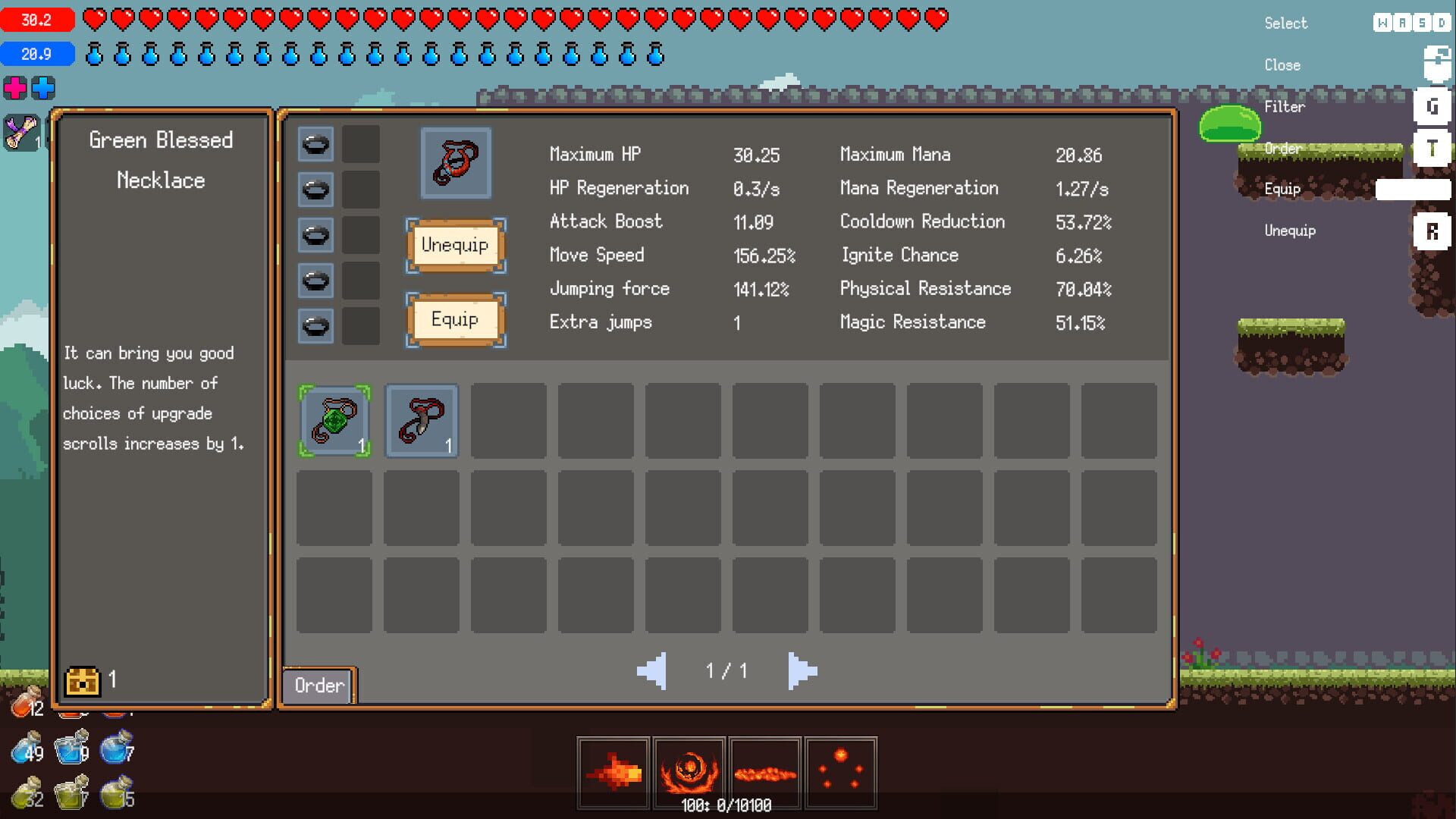Click the yellow potion stack of 32

click(23, 796)
